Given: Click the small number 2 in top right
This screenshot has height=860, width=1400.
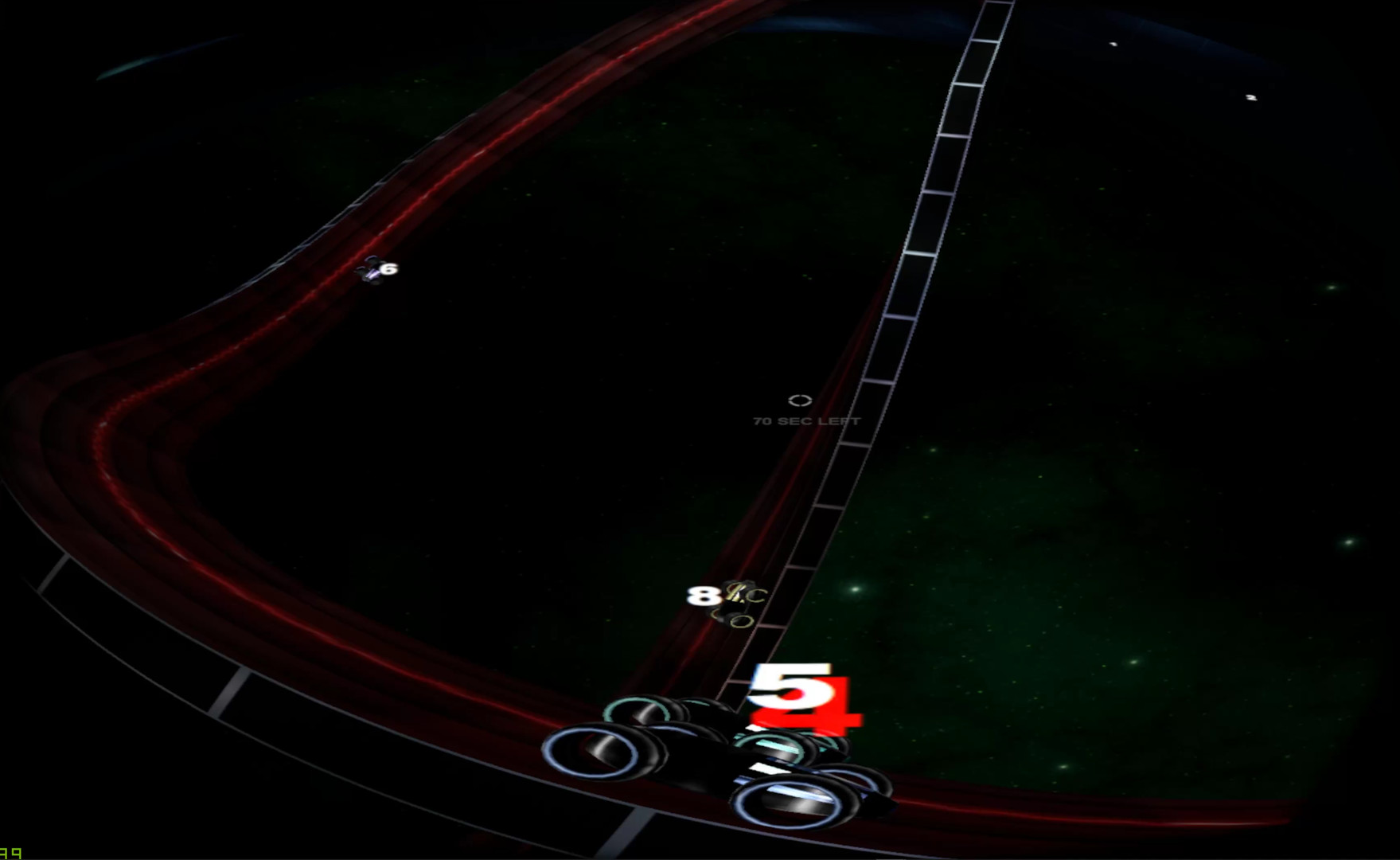Looking at the screenshot, I should 1250,98.
